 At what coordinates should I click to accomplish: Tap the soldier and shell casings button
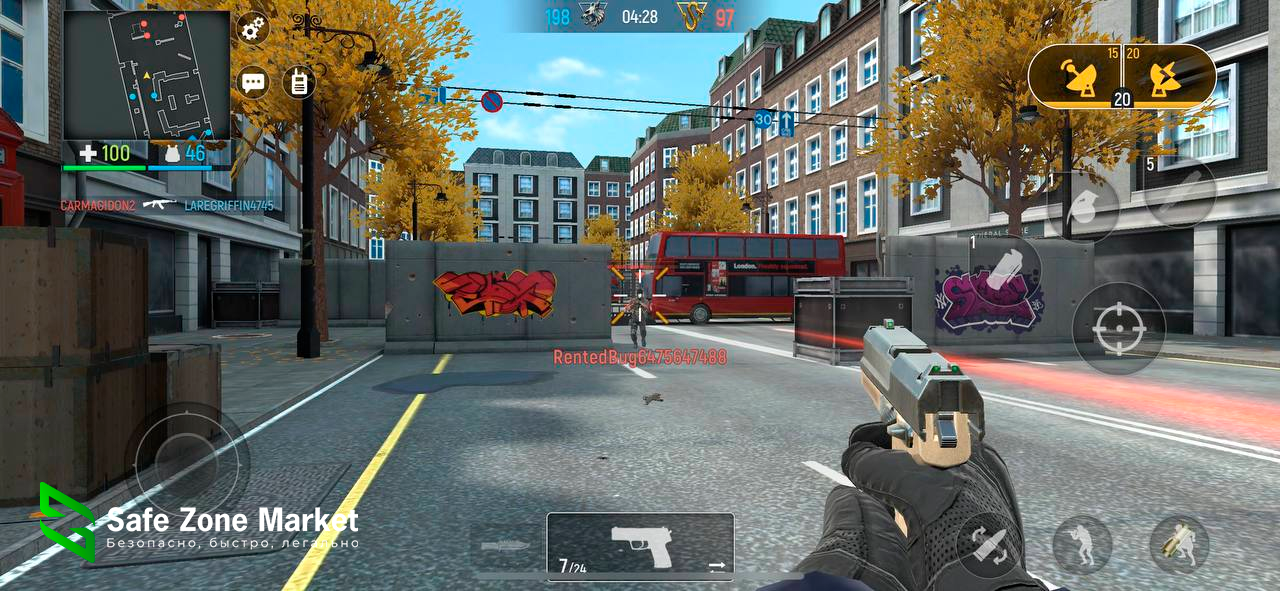coord(1179,545)
